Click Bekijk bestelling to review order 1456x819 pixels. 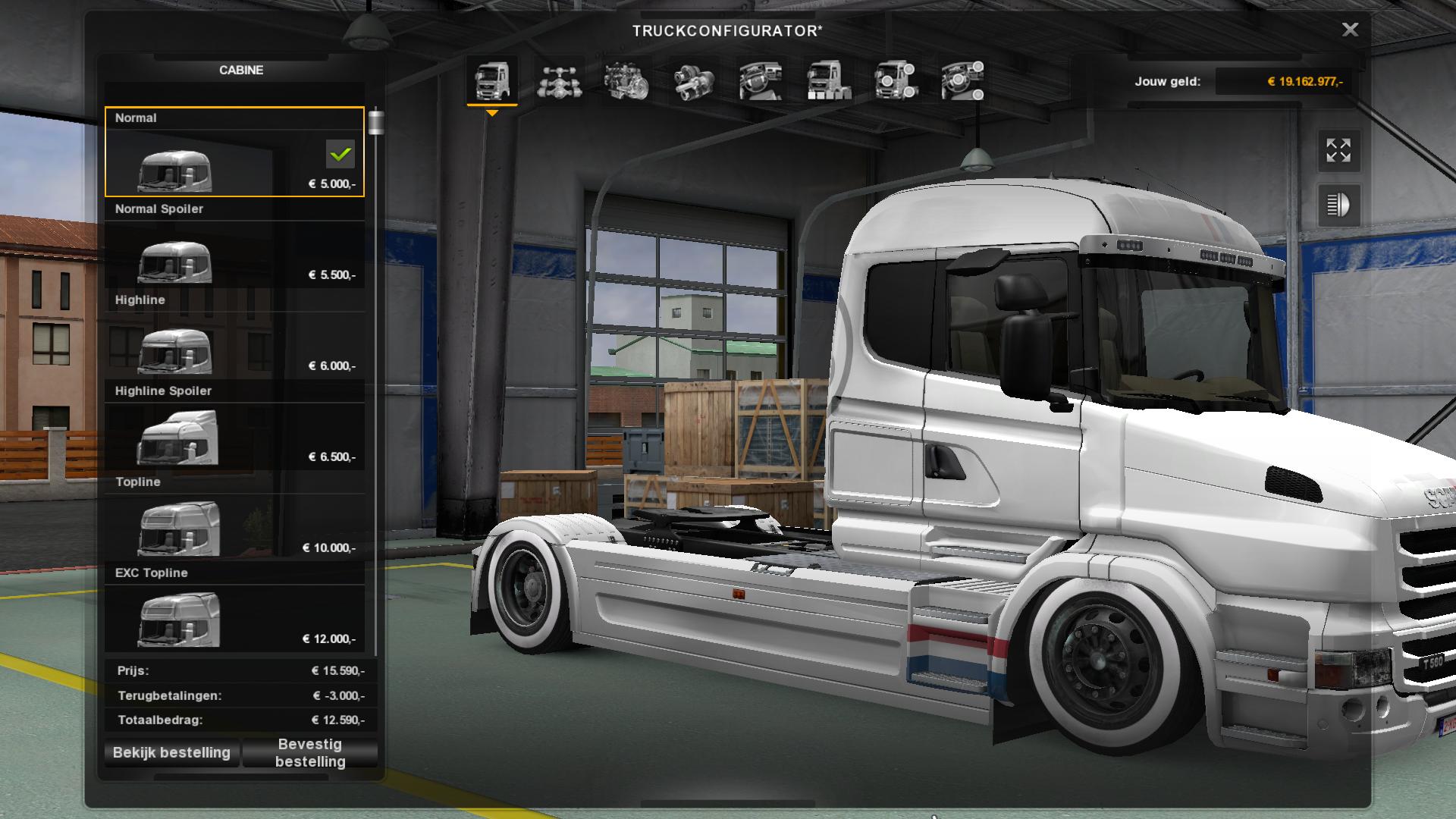(171, 752)
